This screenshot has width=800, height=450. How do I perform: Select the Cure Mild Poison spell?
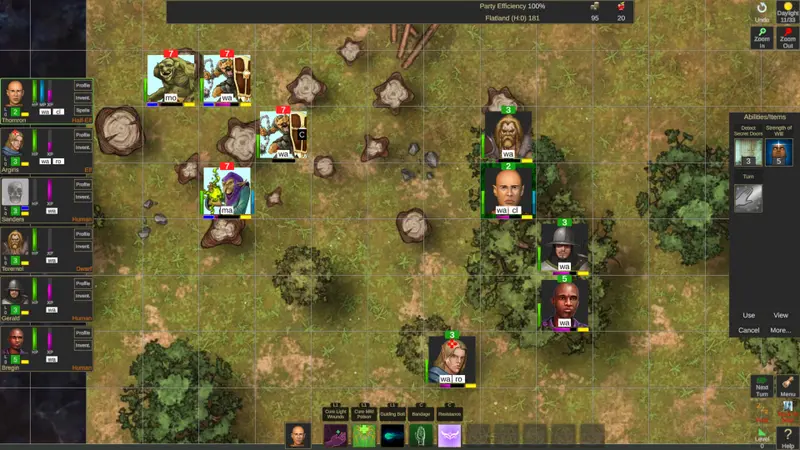[364, 435]
